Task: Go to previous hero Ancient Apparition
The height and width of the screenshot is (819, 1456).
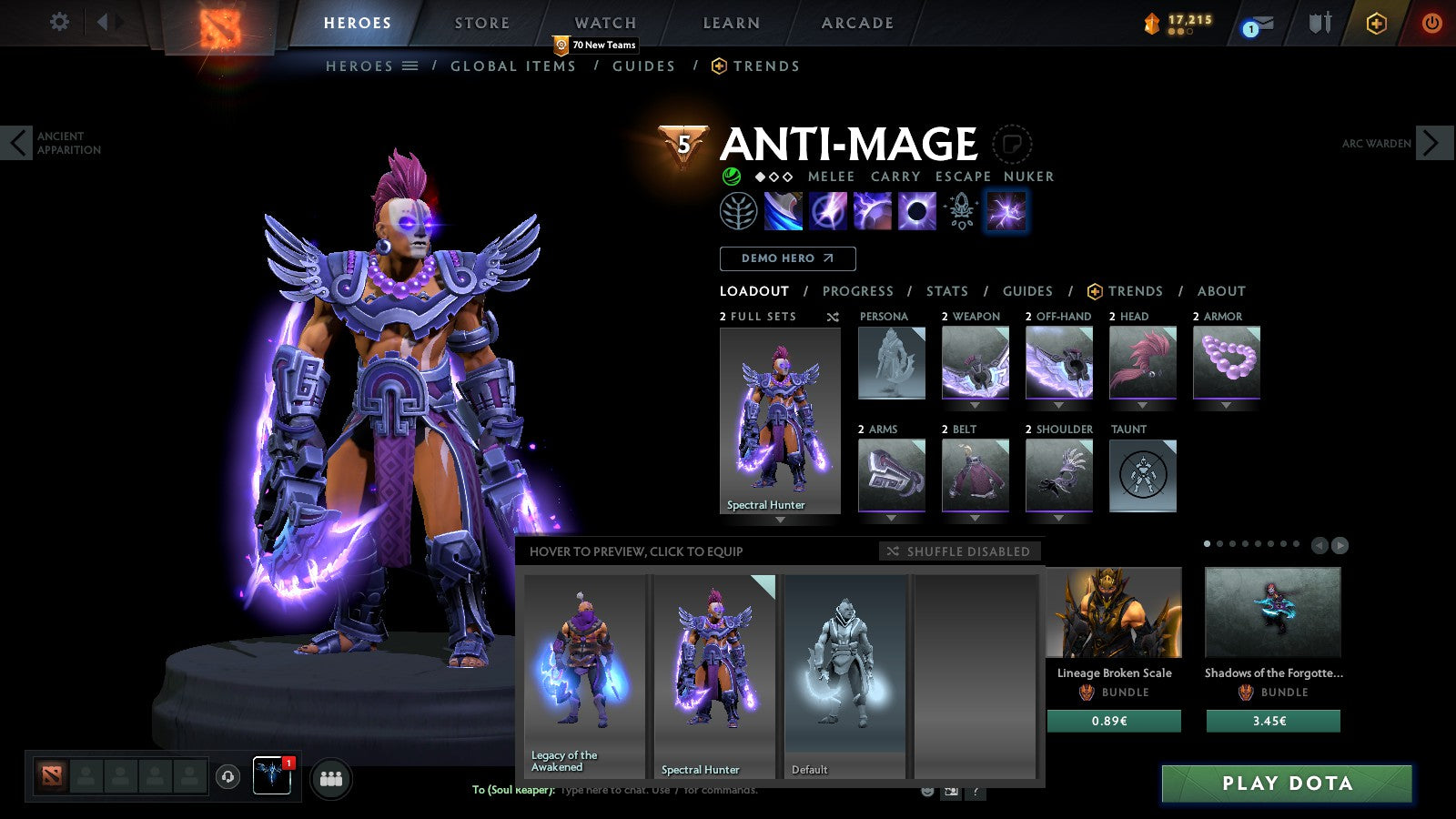Action: [x=17, y=143]
